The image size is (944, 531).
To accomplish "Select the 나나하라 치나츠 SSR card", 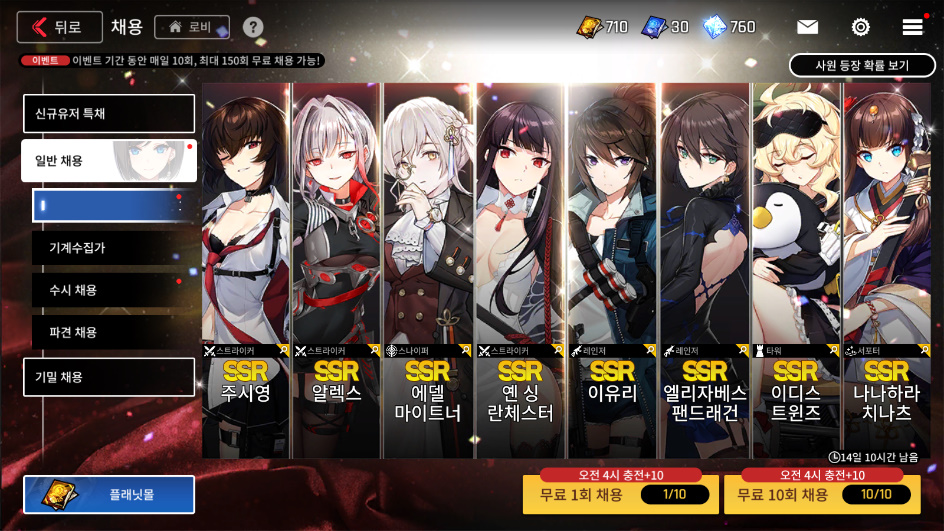I will point(887,270).
